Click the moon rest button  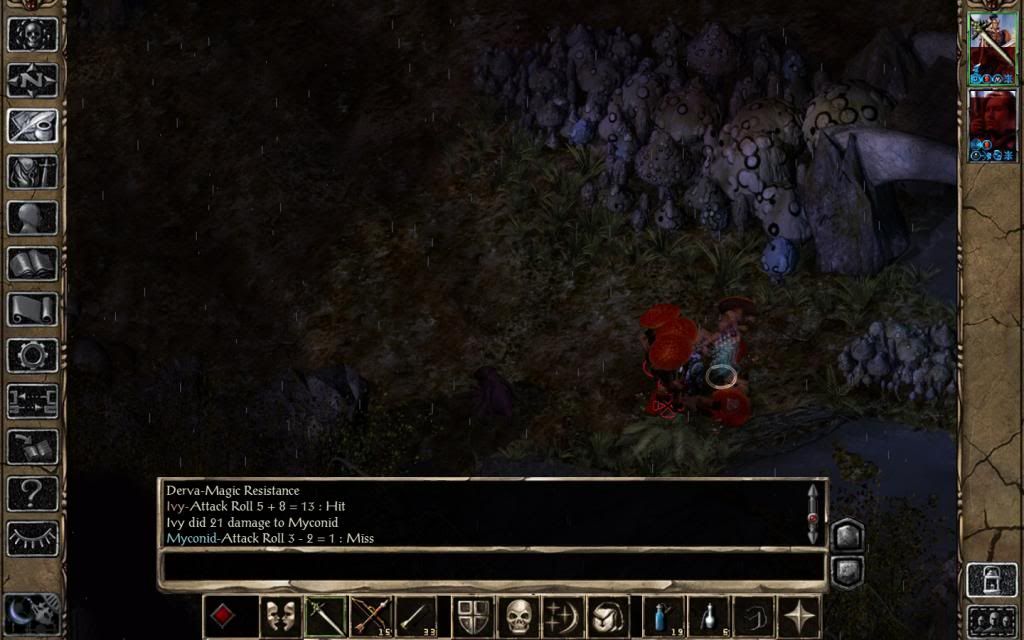coord(32,614)
